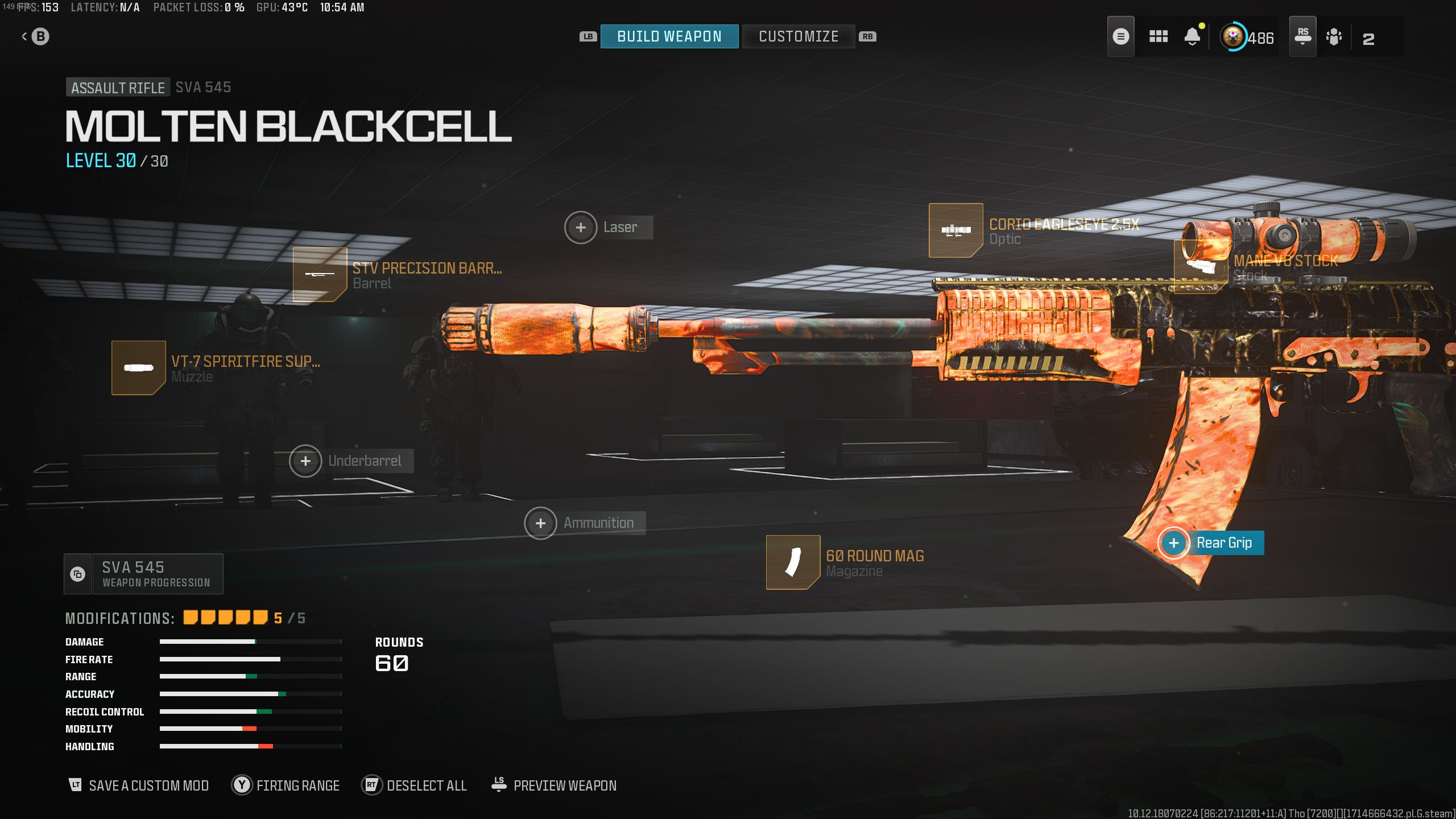1456x819 pixels.
Task: Open the weapon progression icon for SVA 545
Action: 77,573
